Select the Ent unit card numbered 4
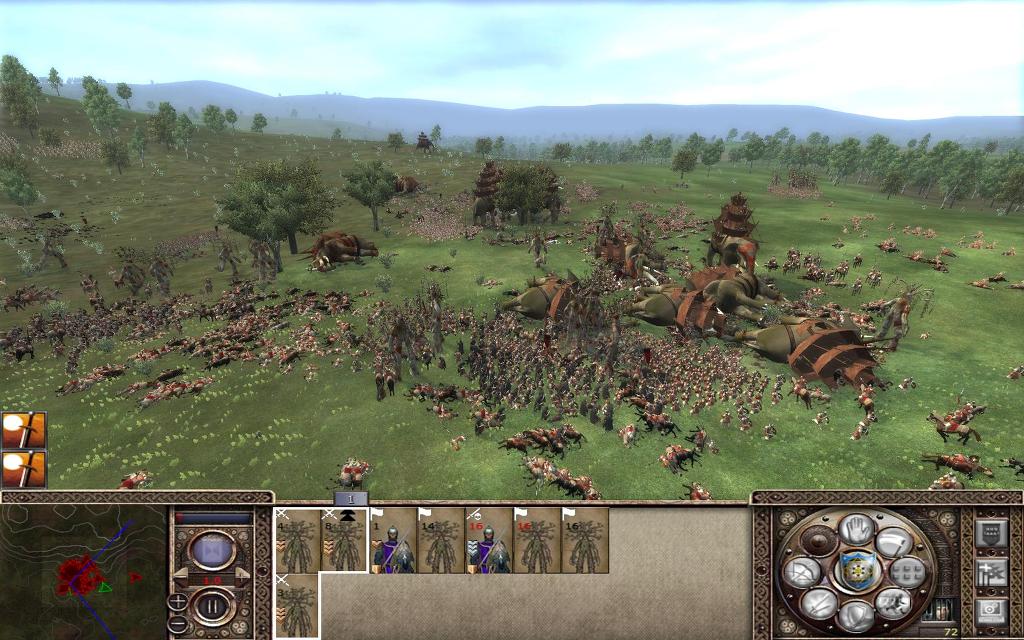The width and height of the screenshot is (1024, 640). click(x=297, y=541)
